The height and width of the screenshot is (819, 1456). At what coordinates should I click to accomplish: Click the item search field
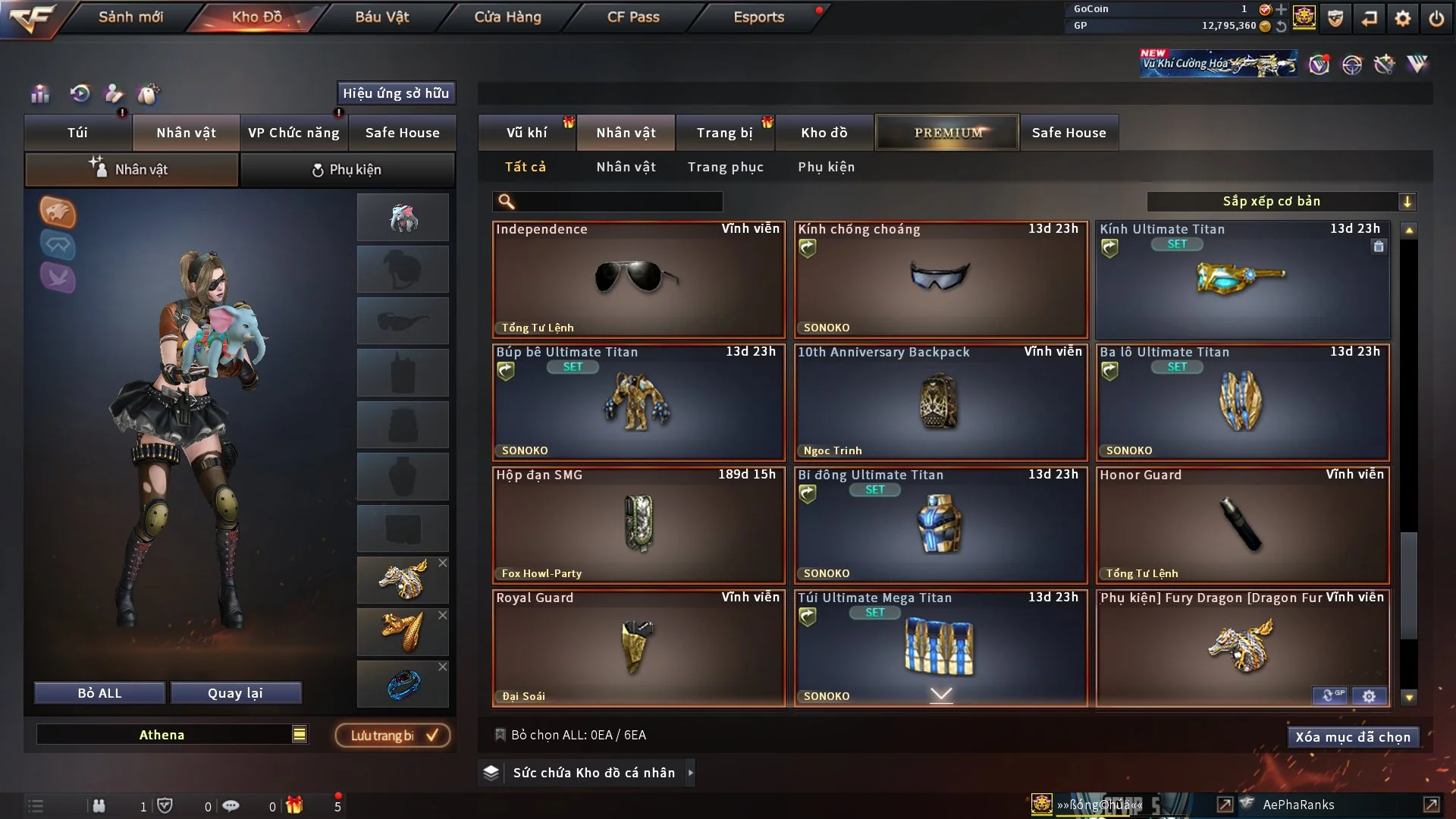tap(618, 202)
